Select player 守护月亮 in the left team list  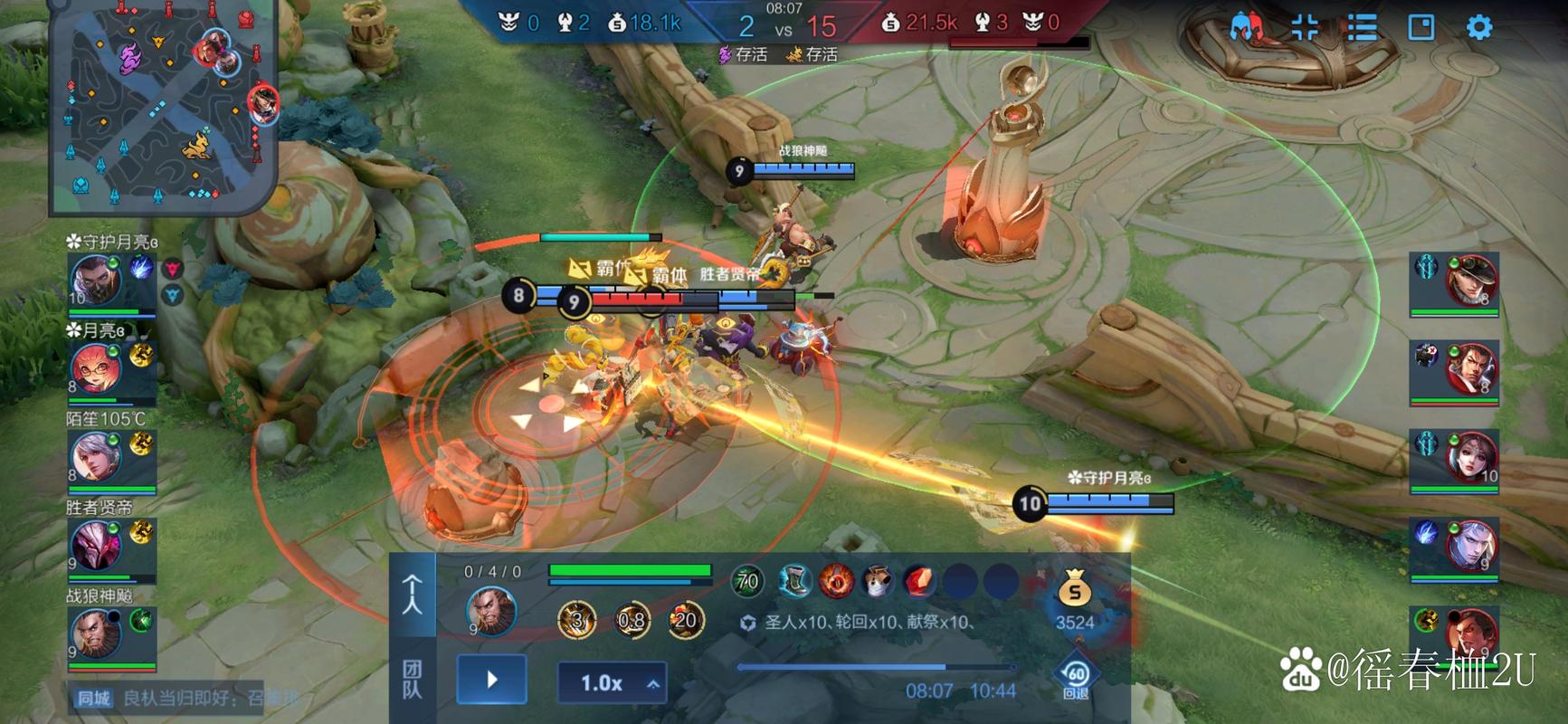pyautogui.click(x=97, y=282)
